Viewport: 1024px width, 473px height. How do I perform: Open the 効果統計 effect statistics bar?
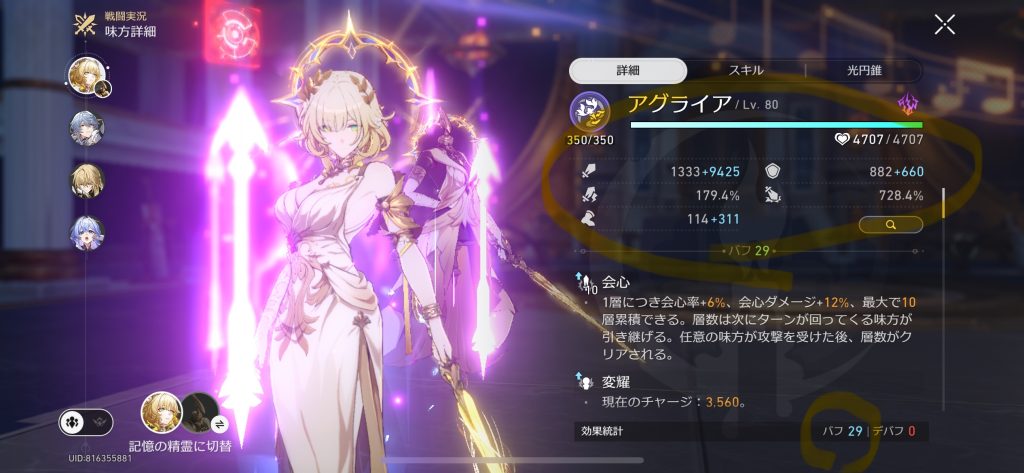pos(750,431)
